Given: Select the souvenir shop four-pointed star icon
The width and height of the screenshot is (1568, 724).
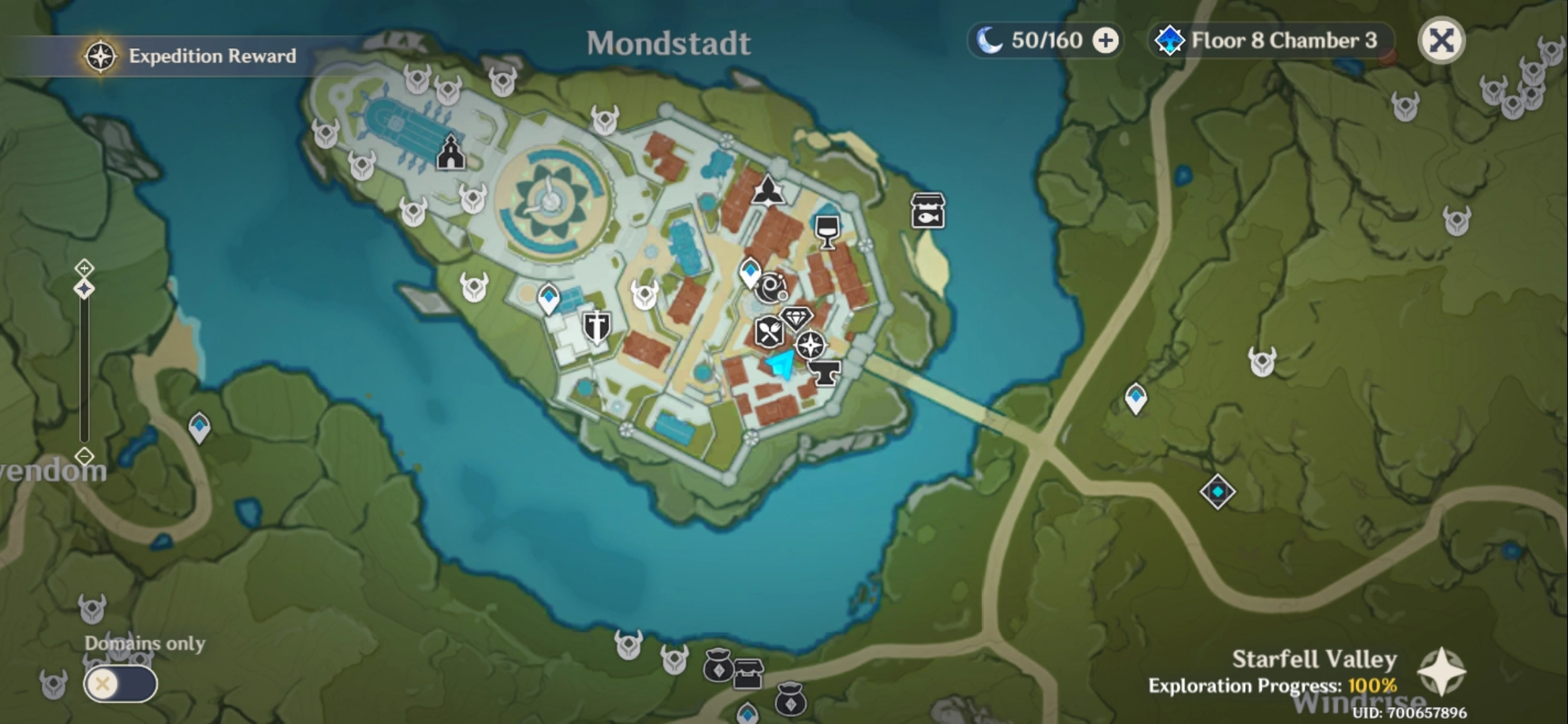Looking at the screenshot, I should [810, 346].
